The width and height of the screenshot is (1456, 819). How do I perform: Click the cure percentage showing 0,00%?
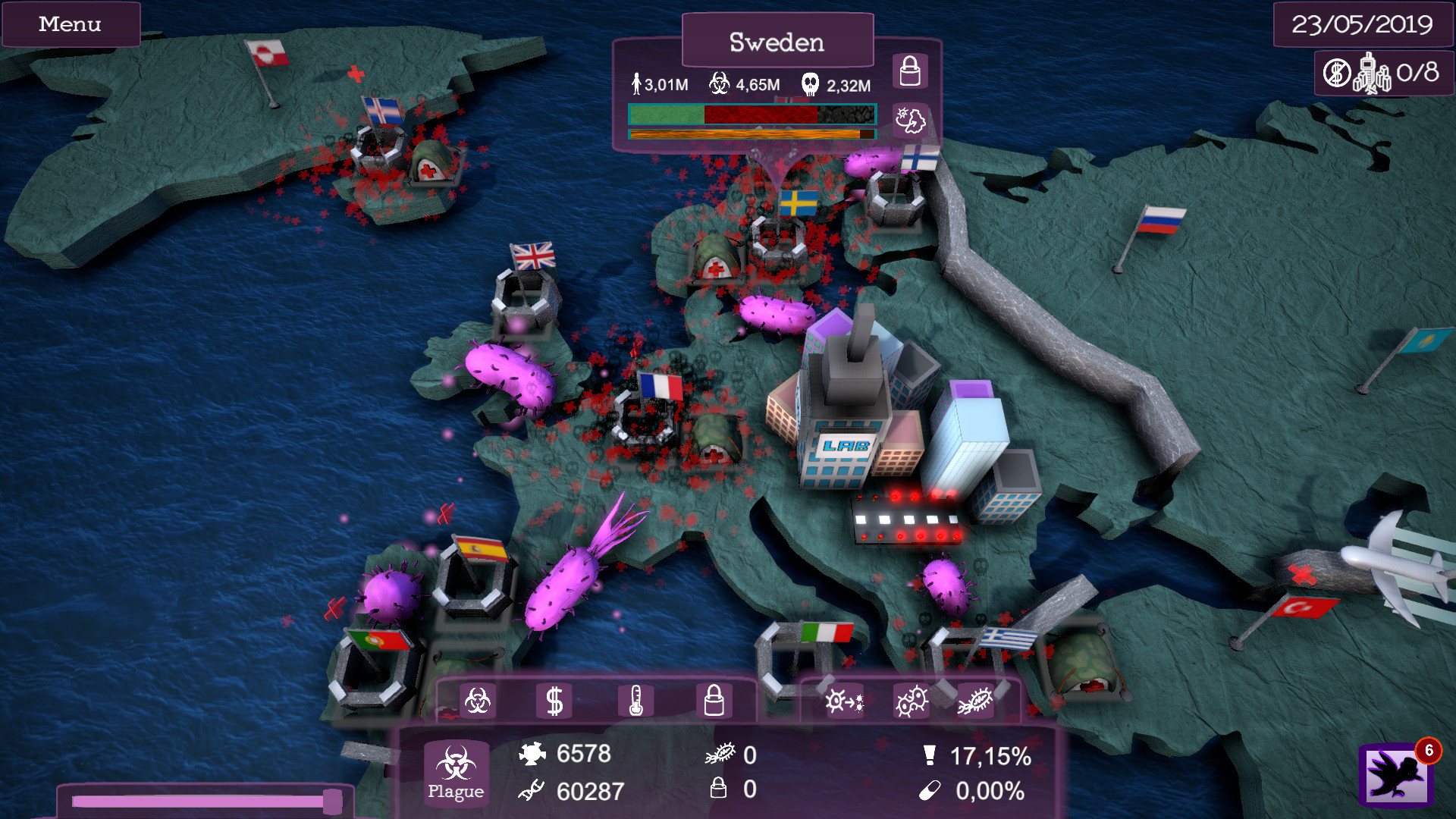[987, 792]
